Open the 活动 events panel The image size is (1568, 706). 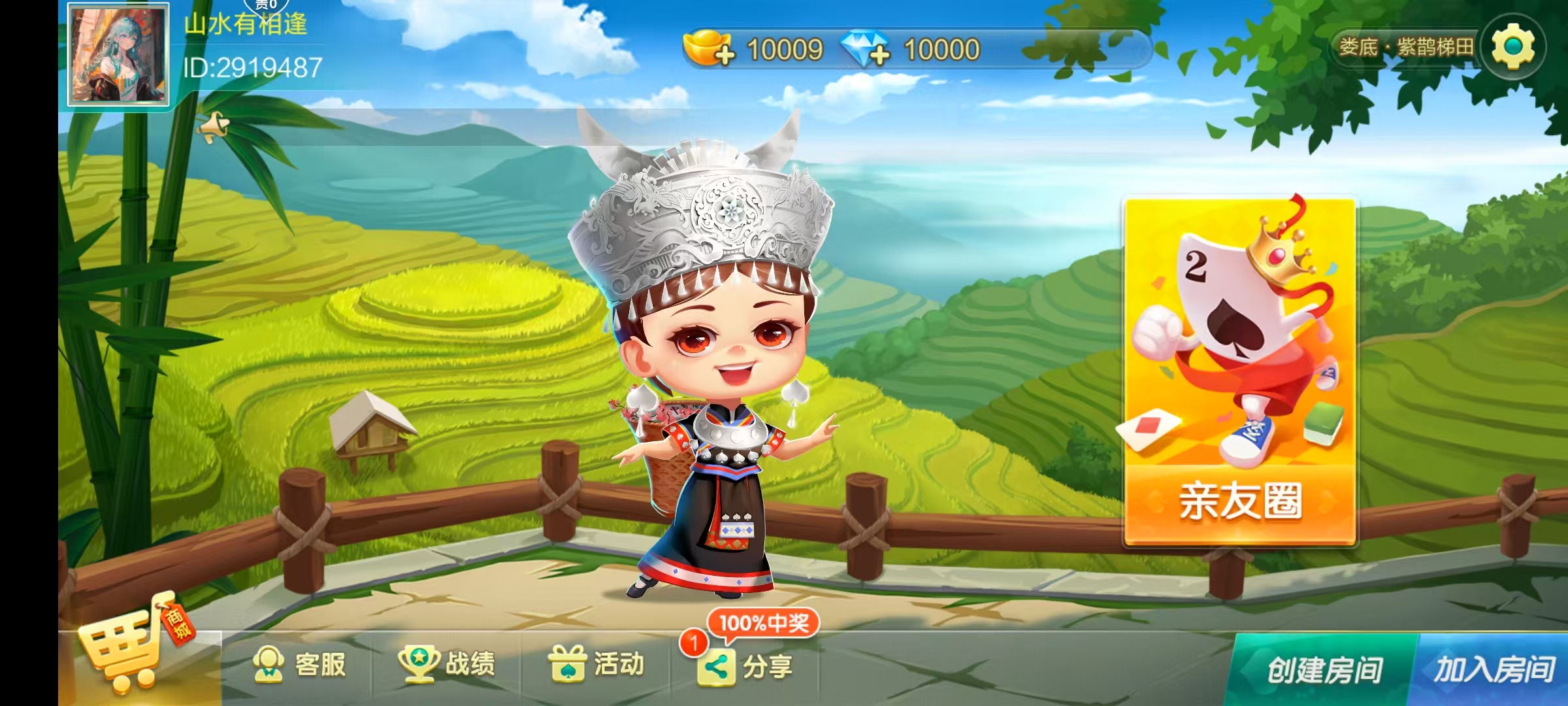596,665
